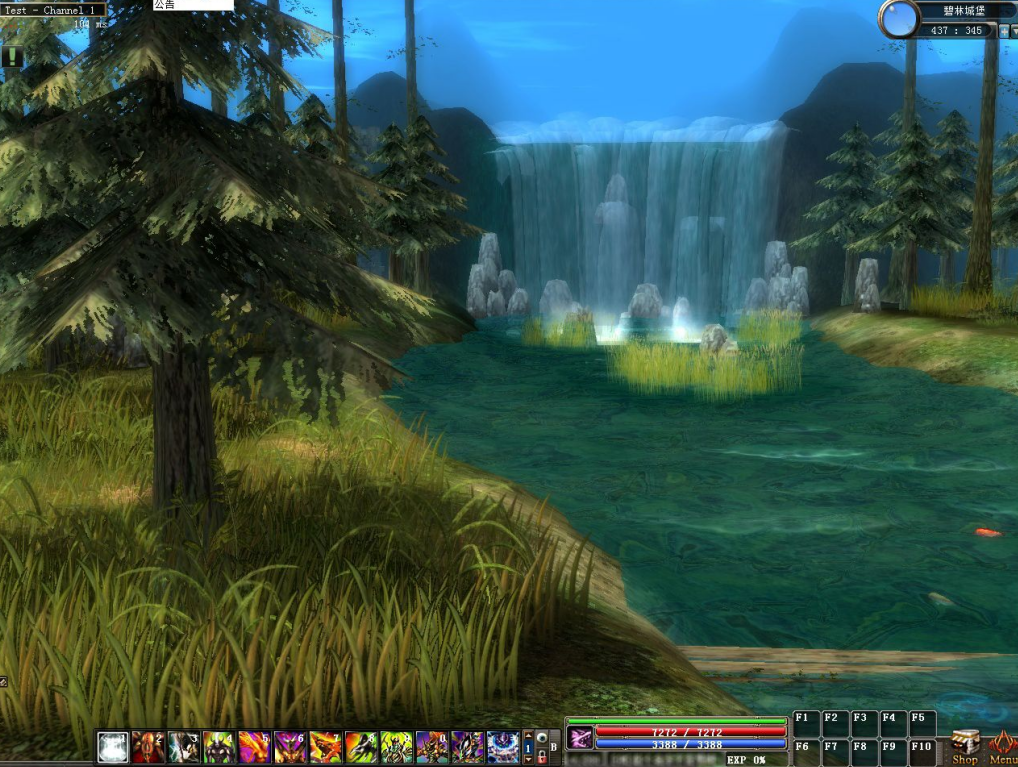Activate the dragon skill in slot 7

click(x=325, y=747)
